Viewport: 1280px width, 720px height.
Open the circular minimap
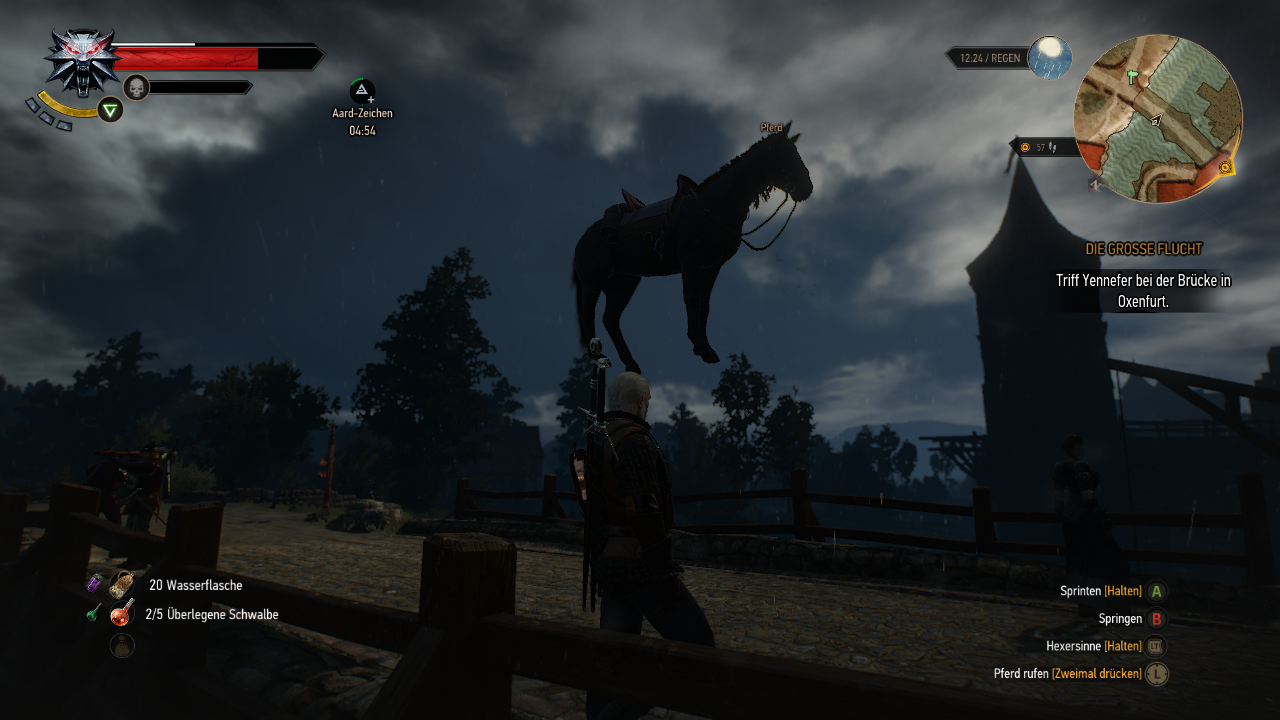1157,119
